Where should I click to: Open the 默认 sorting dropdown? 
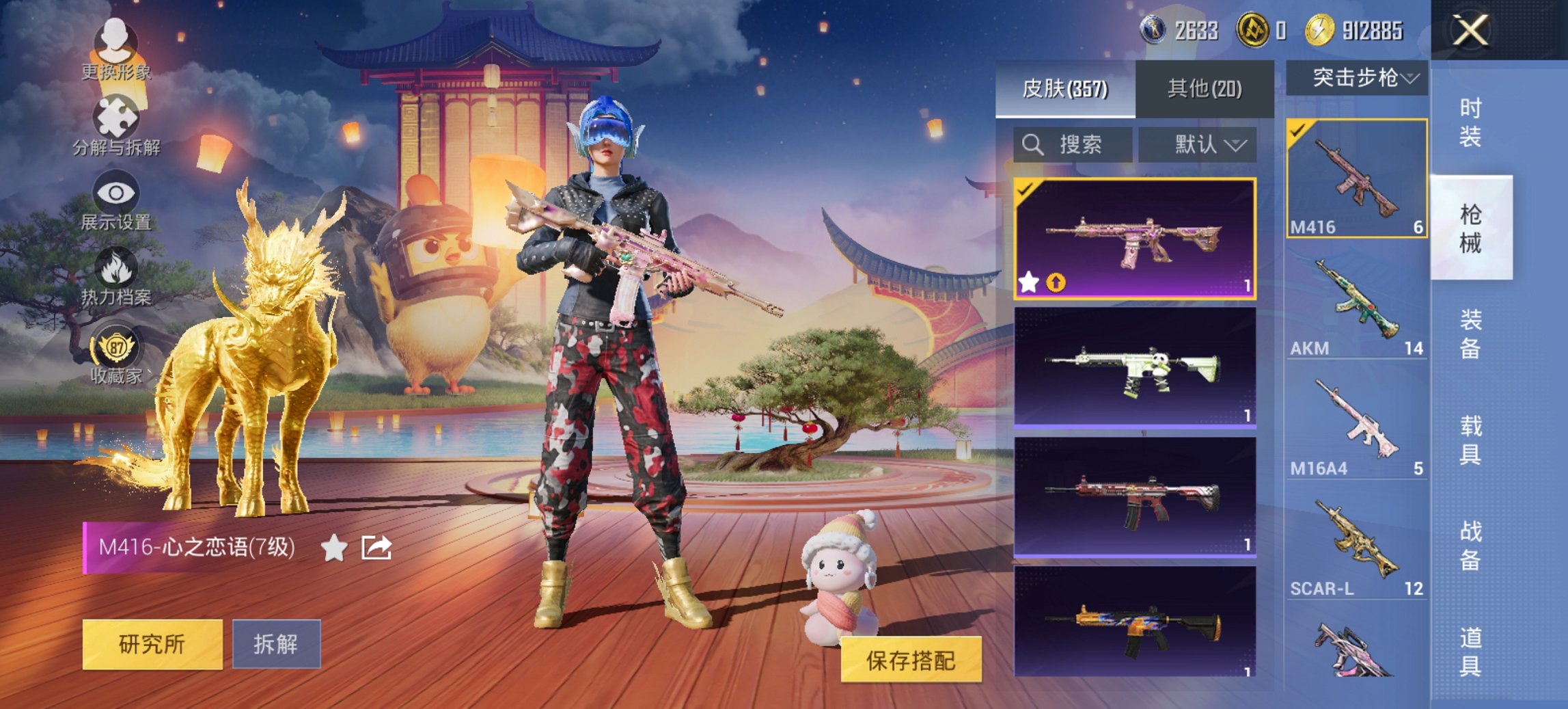1198,146
